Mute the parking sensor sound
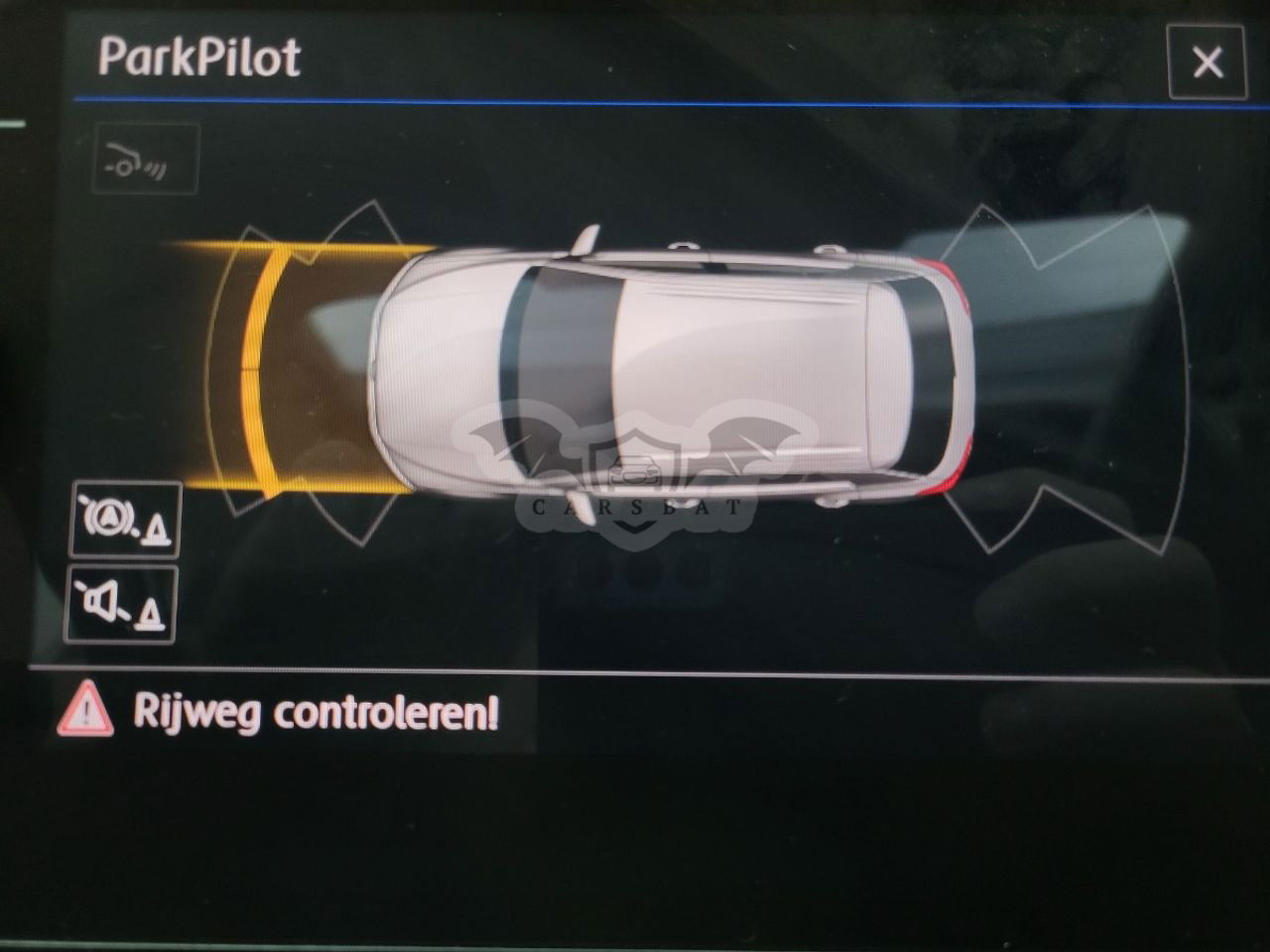1270x952 pixels. [x=120, y=604]
